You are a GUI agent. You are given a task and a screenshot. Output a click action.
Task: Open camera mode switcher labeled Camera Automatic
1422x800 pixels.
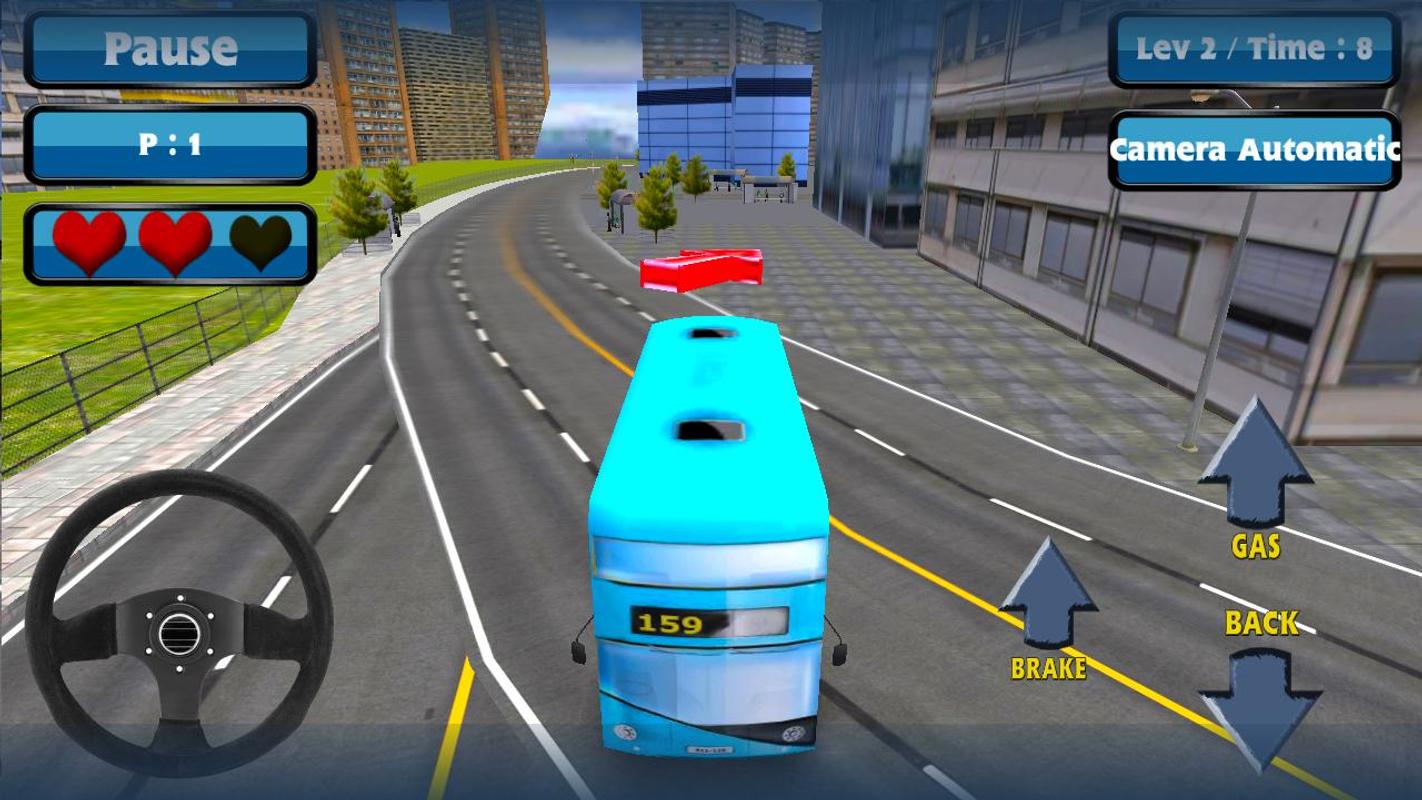pos(1256,150)
